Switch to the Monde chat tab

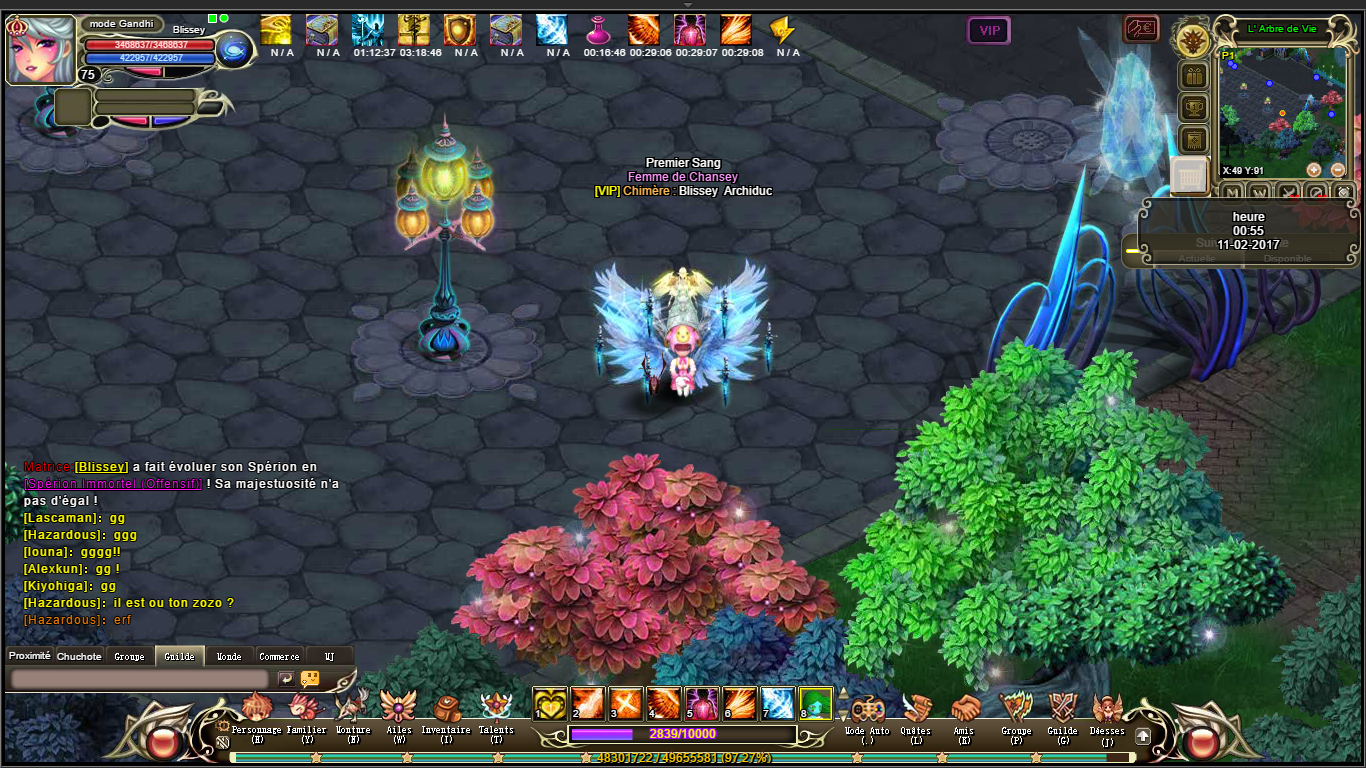pyautogui.click(x=229, y=657)
